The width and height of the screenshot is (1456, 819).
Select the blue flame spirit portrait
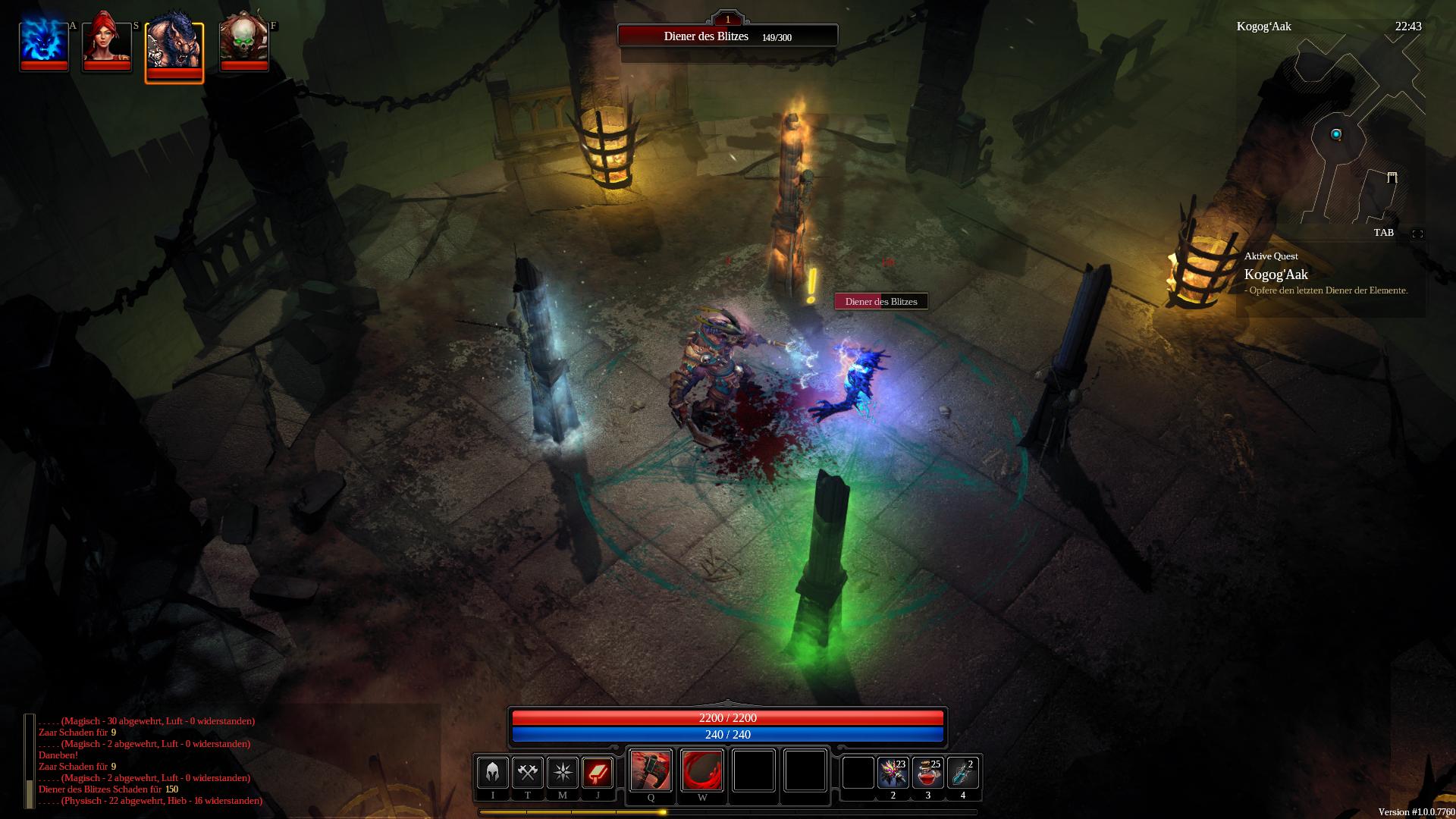(44, 44)
